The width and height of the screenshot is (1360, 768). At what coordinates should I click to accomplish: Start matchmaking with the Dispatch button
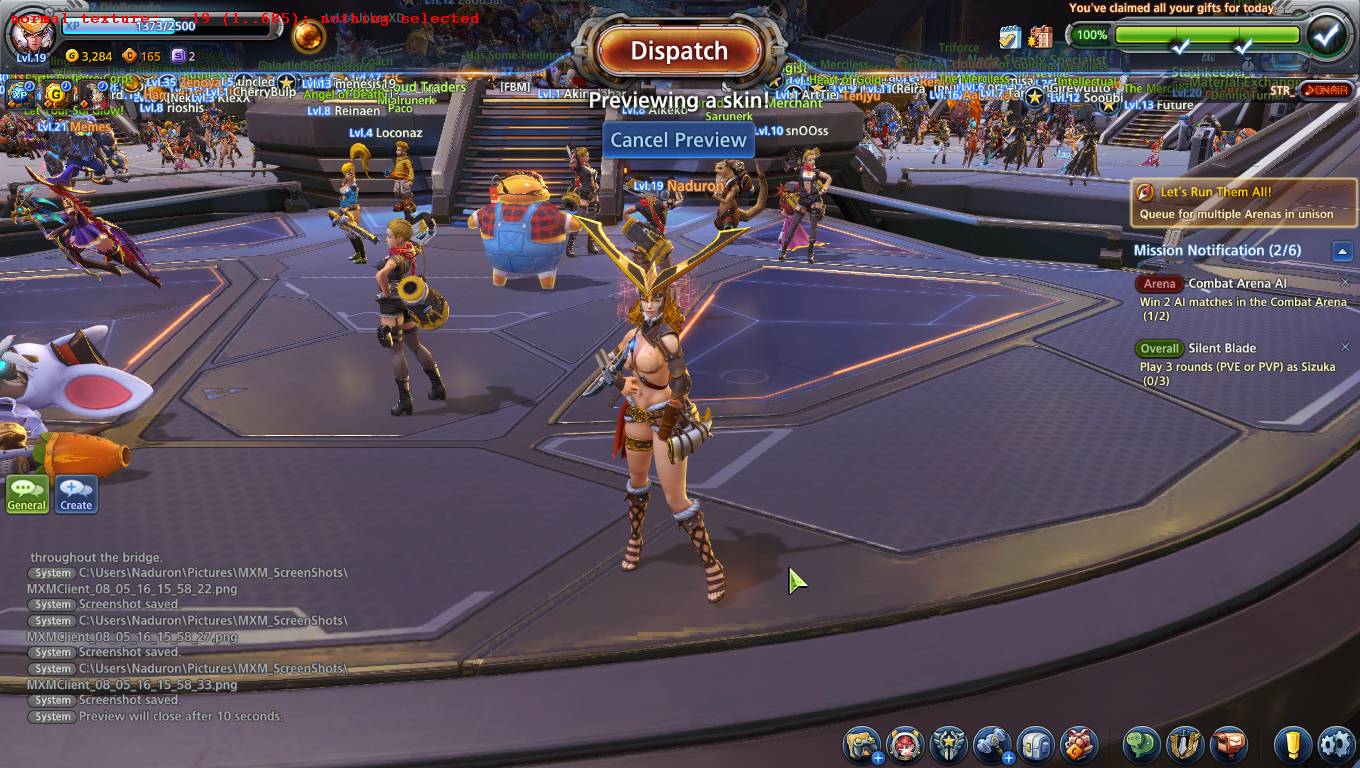(x=679, y=51)
